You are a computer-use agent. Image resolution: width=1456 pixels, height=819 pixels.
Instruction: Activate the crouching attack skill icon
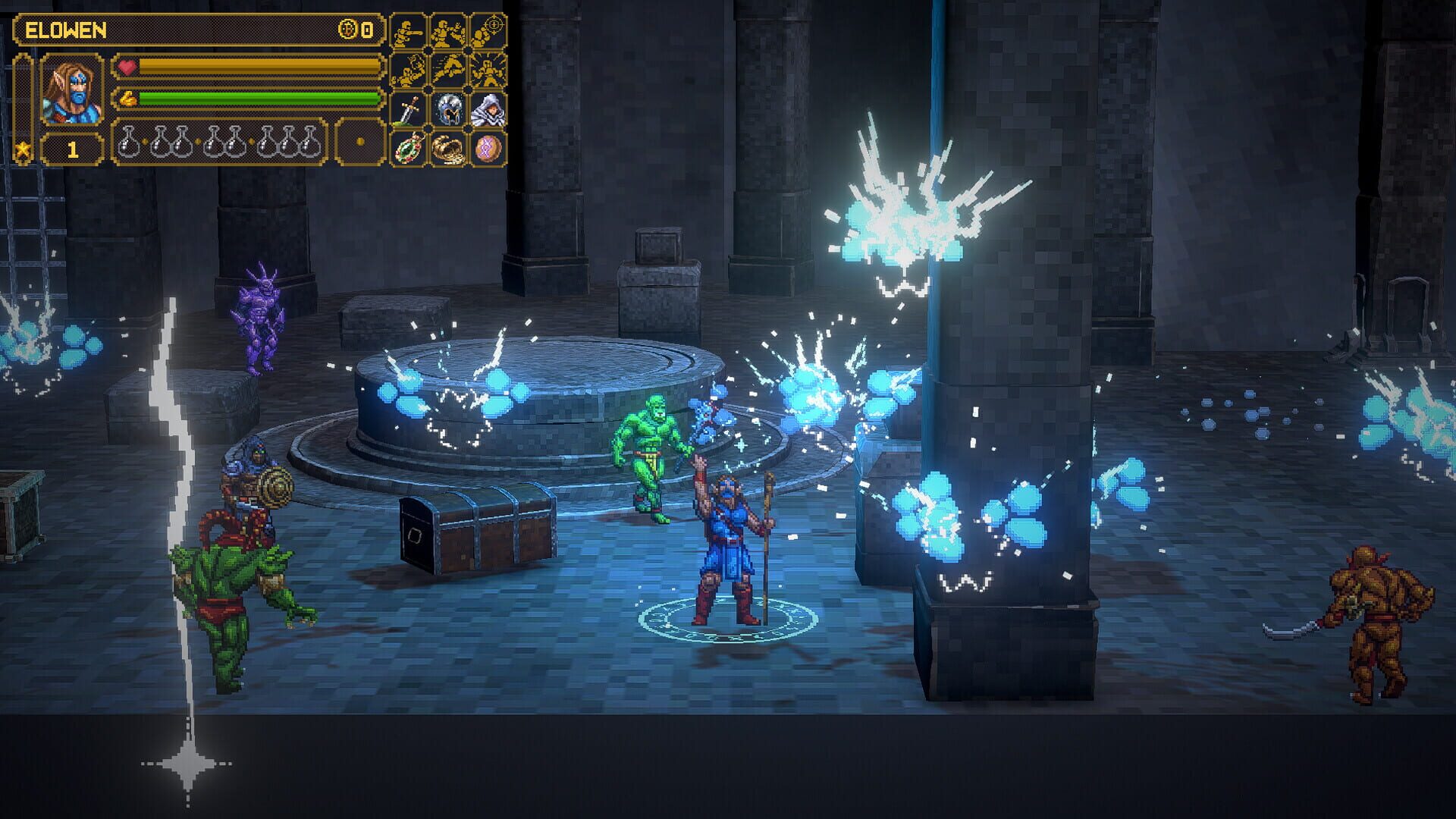coord(408,70)
